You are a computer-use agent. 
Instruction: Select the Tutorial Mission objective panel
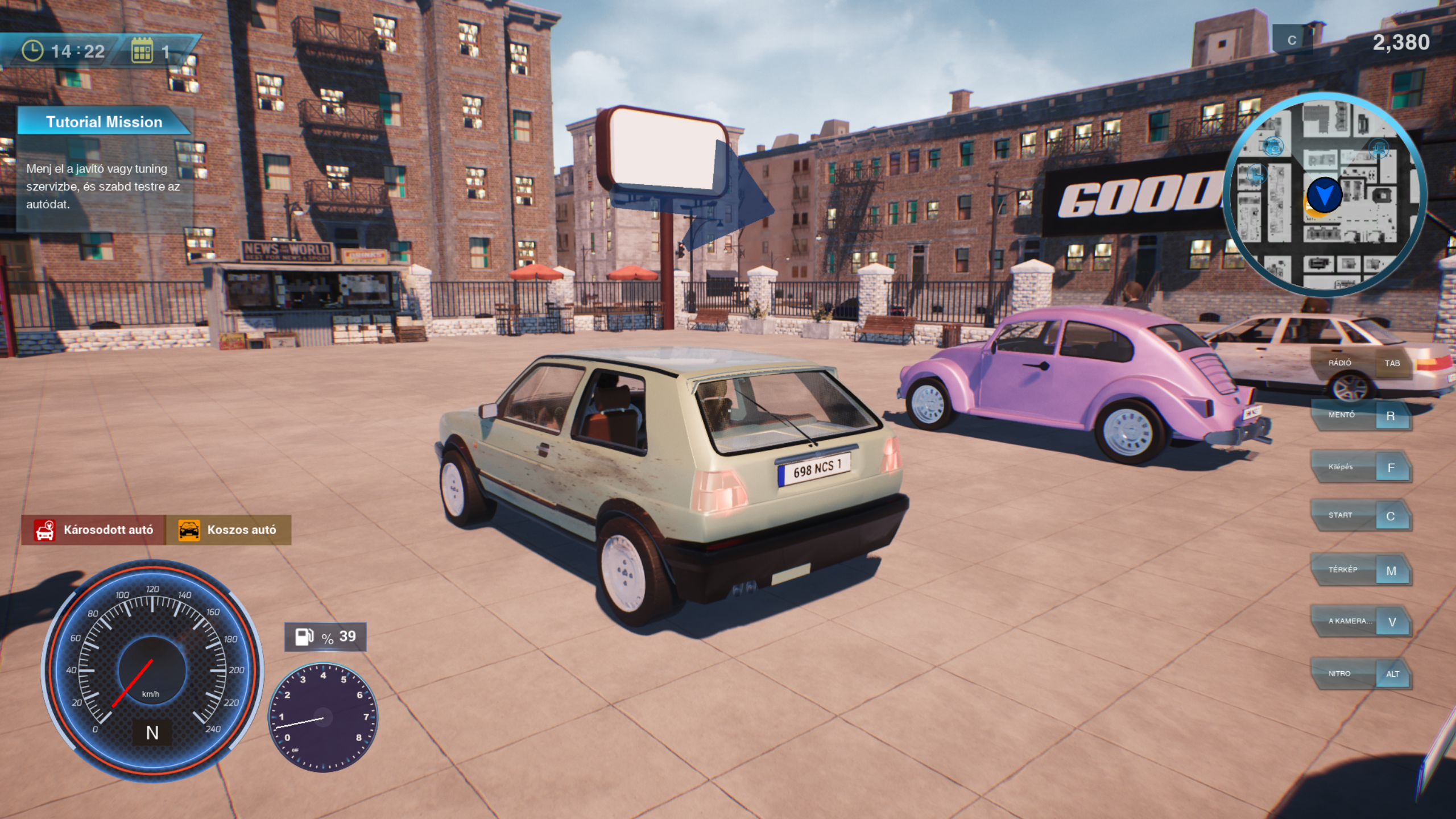coord(104,168)
